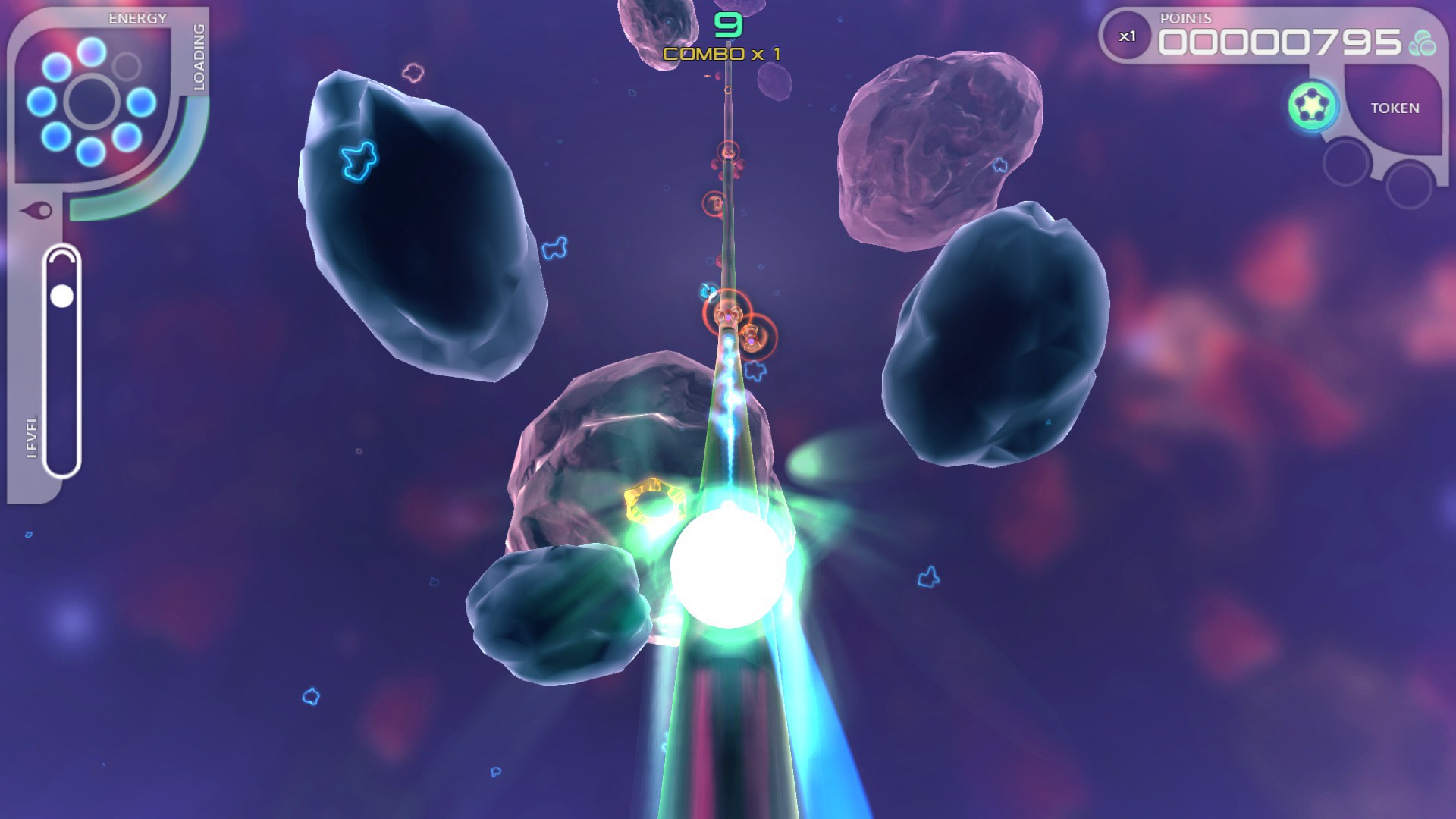Viewport: 1456px width, 819px height.
Task: Expand the Token panel area
Action: tap(1394, 108)
